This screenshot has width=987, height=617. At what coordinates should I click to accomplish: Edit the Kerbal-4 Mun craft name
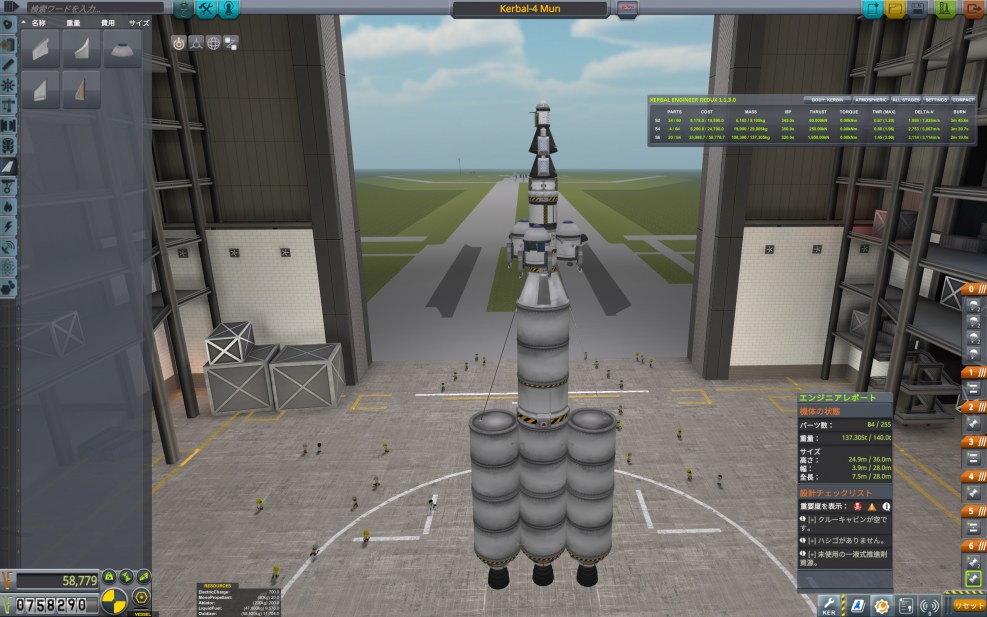pyautogui.click(x=529, y=9)
